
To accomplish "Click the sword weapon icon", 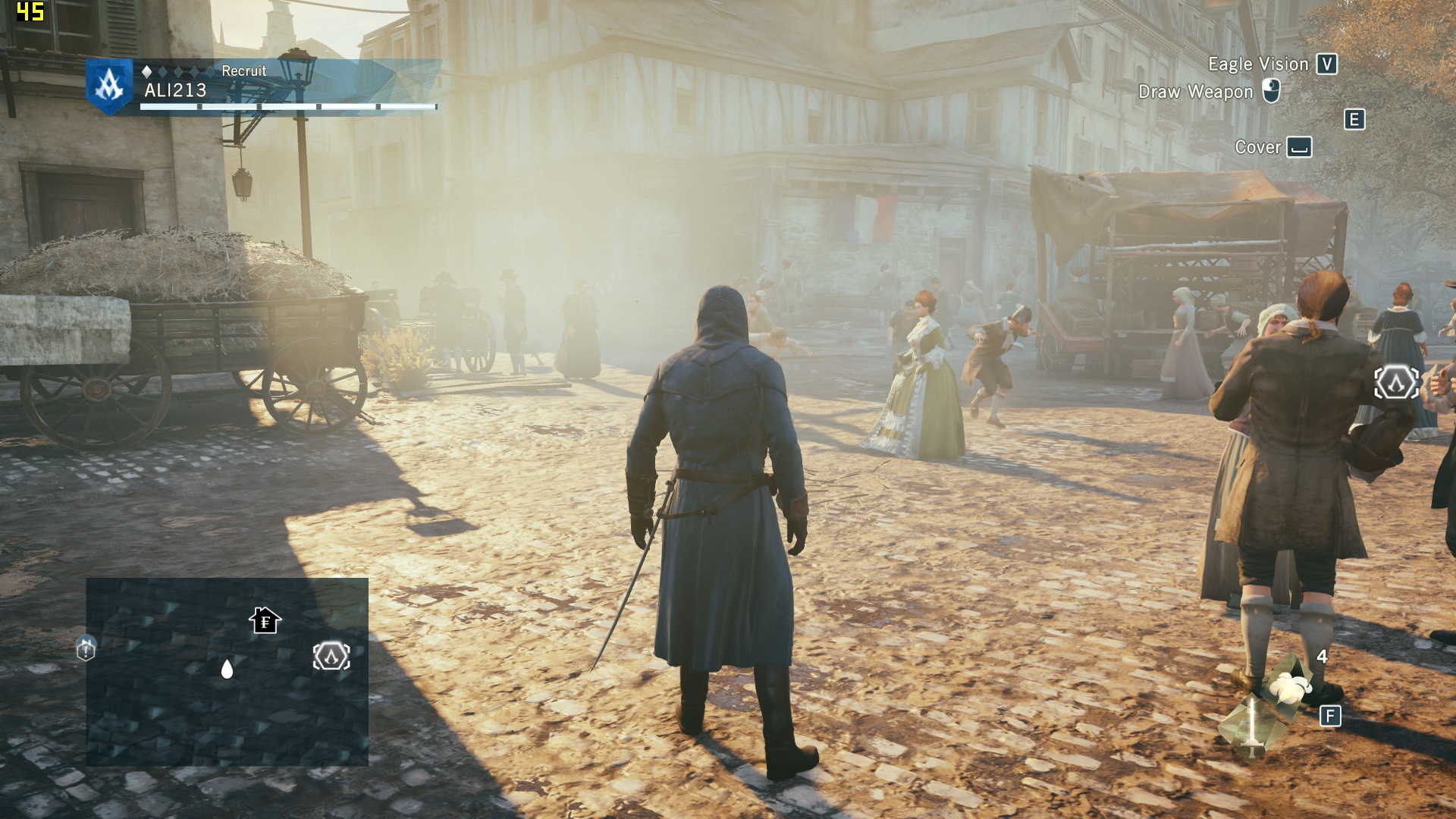I will pos(1250,726).
